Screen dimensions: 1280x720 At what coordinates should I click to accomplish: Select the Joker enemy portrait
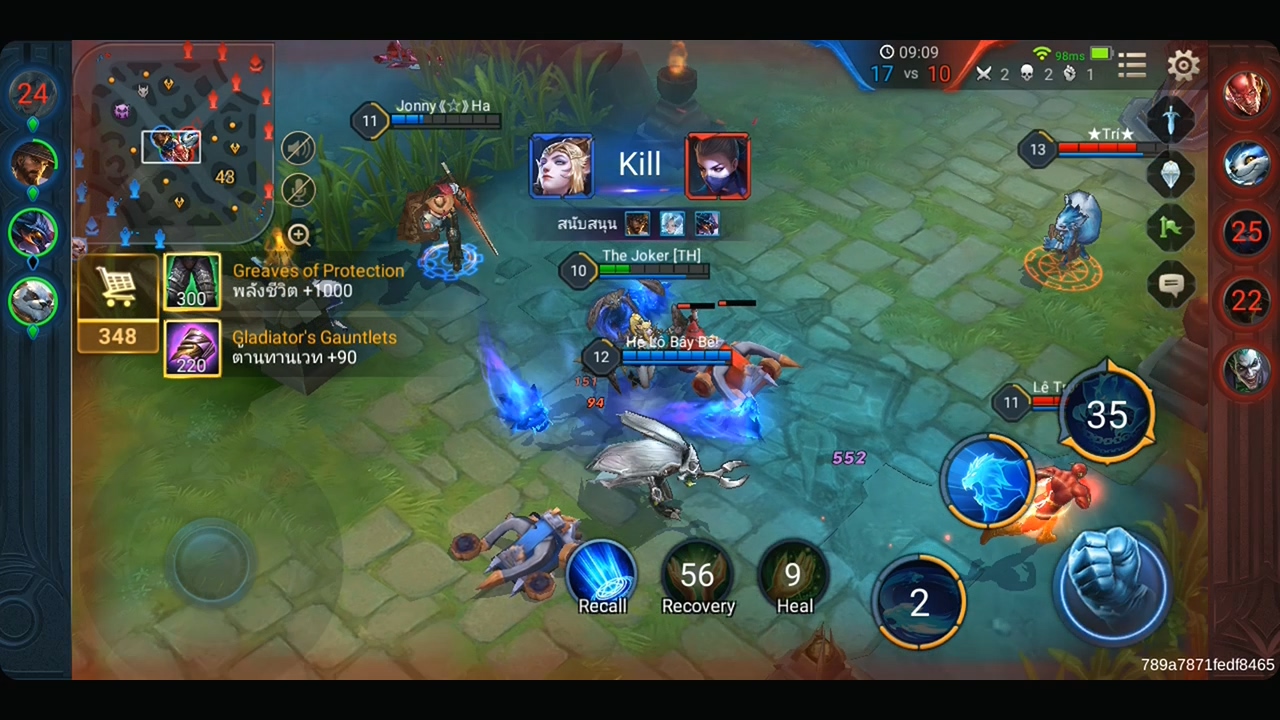[1245, 368]
